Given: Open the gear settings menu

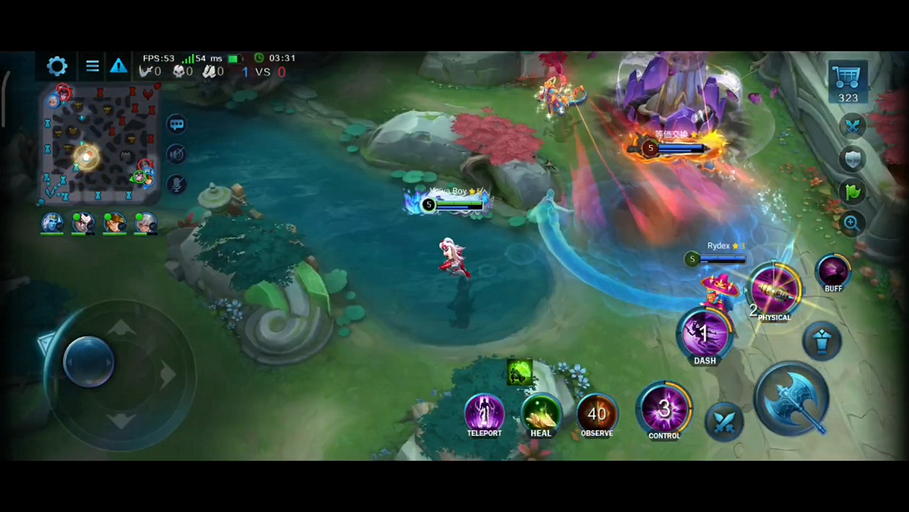Looking at the screenshot, I should point(57,66).
